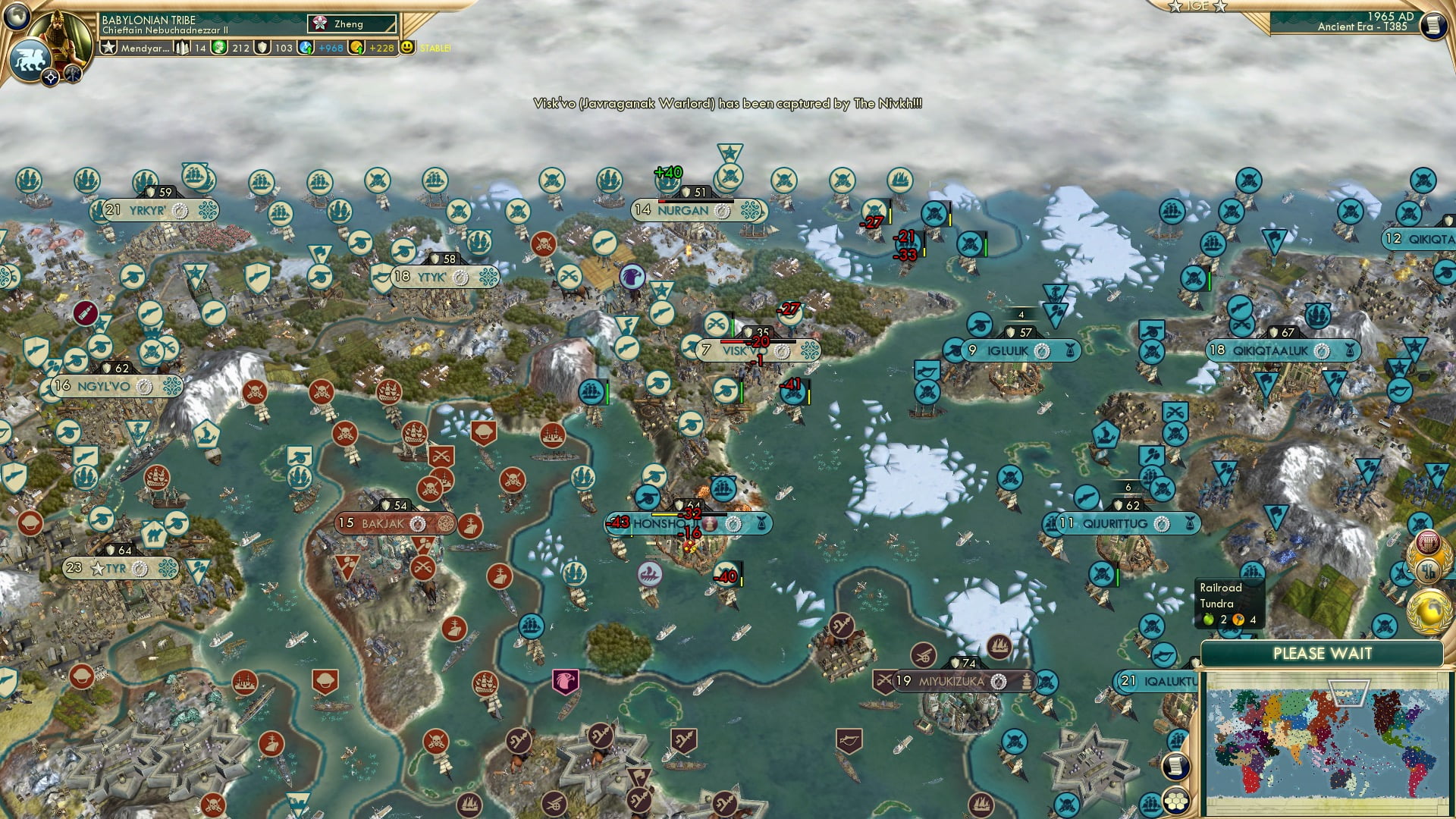Open the Civilopedia scroll icon above the minimap
1456x819 pixels.
(1175, 767)
